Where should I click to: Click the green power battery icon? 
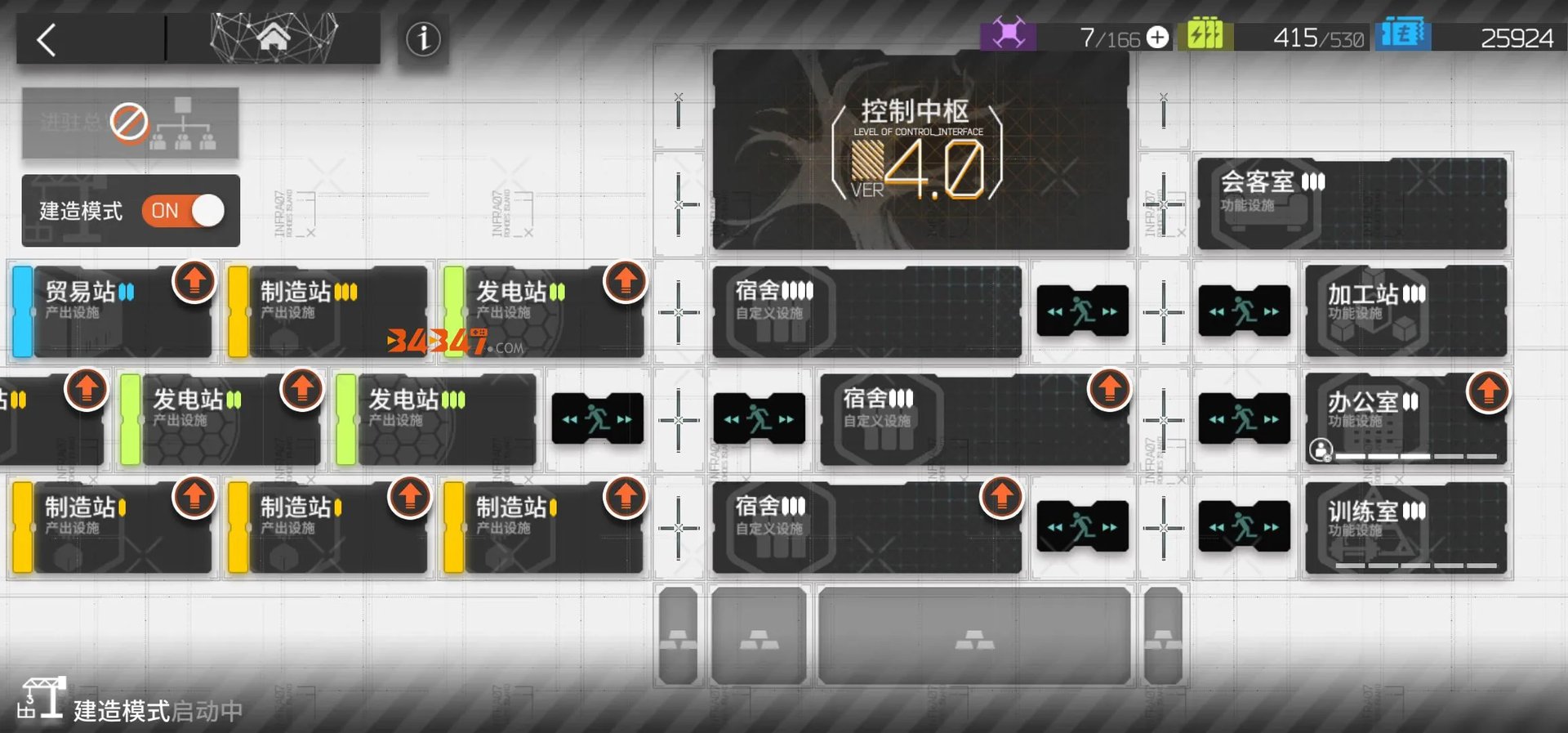click(x=1207, y=36)
